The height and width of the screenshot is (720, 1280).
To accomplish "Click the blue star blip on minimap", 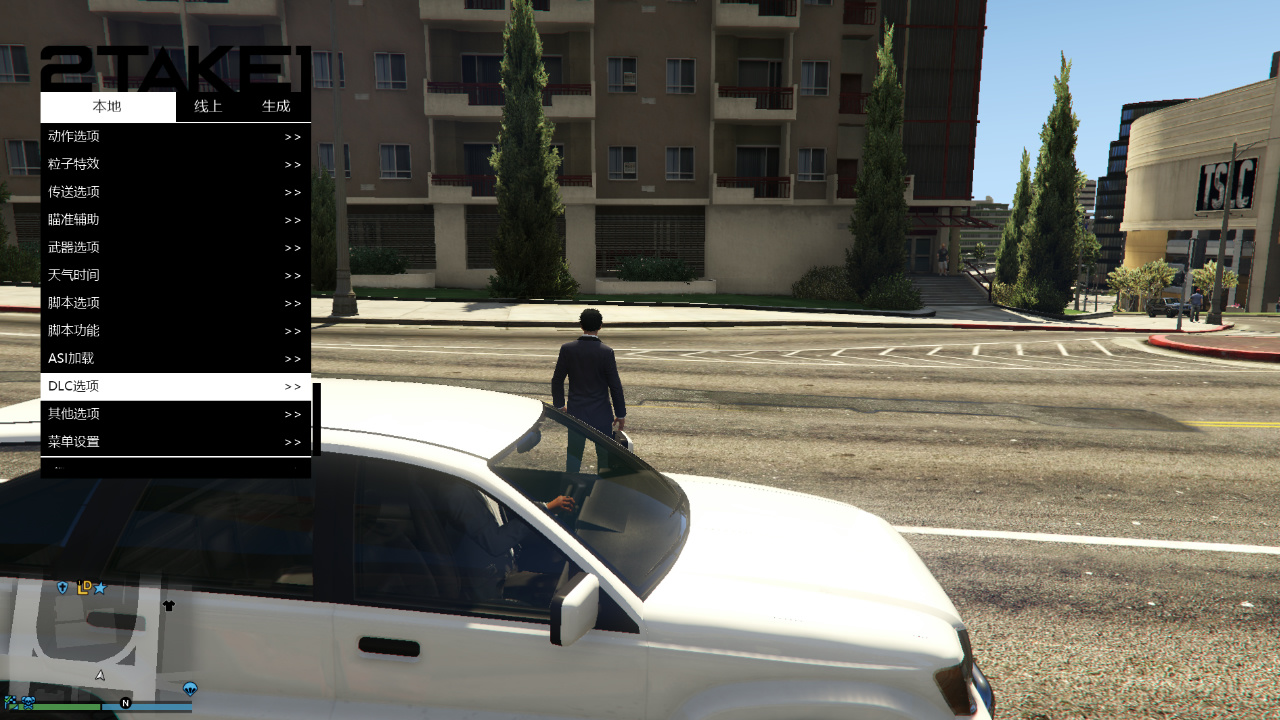I will pyautogui.click(x=99, y=588).
